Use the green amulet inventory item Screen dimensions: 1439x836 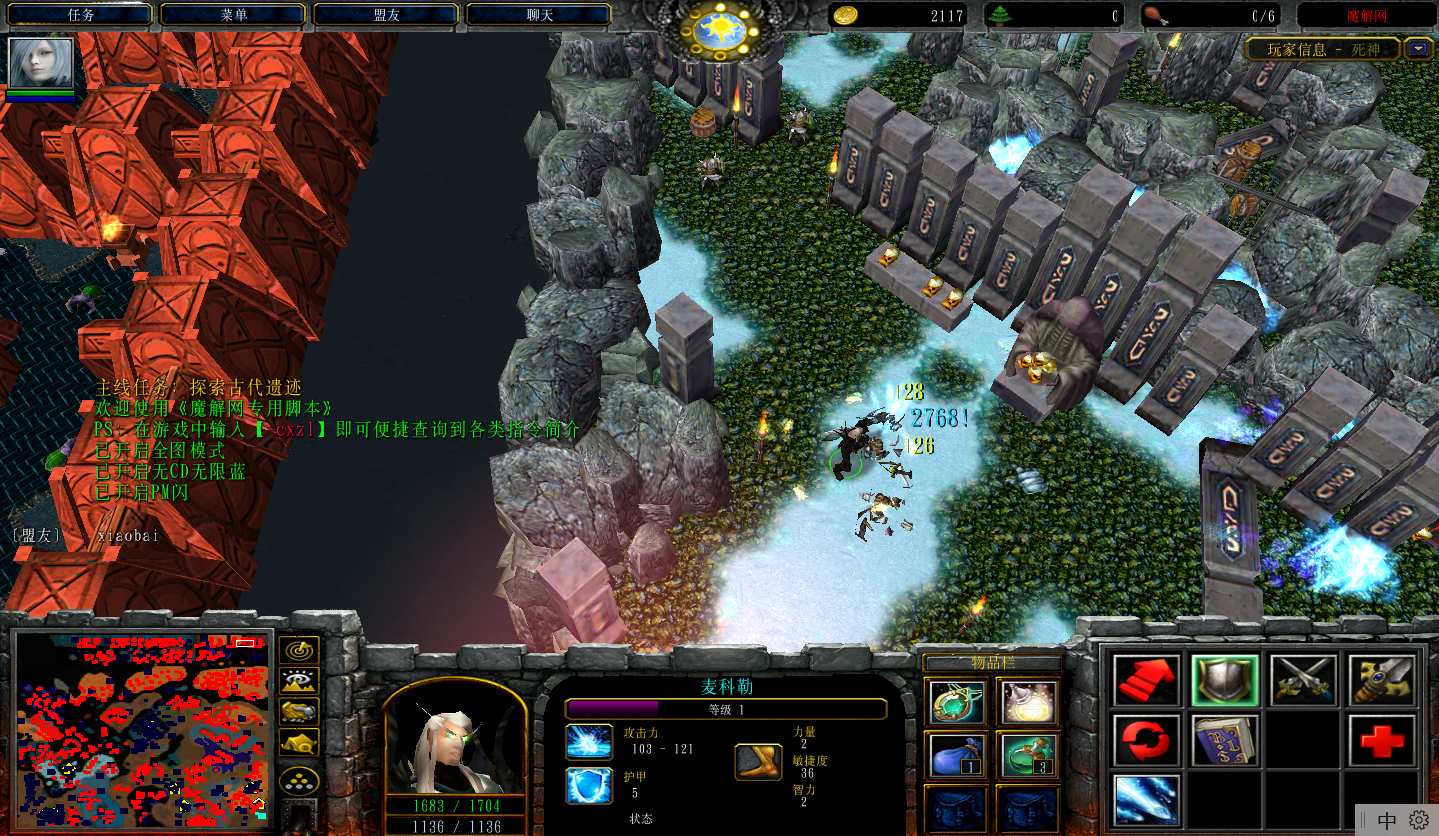point(955,702)
